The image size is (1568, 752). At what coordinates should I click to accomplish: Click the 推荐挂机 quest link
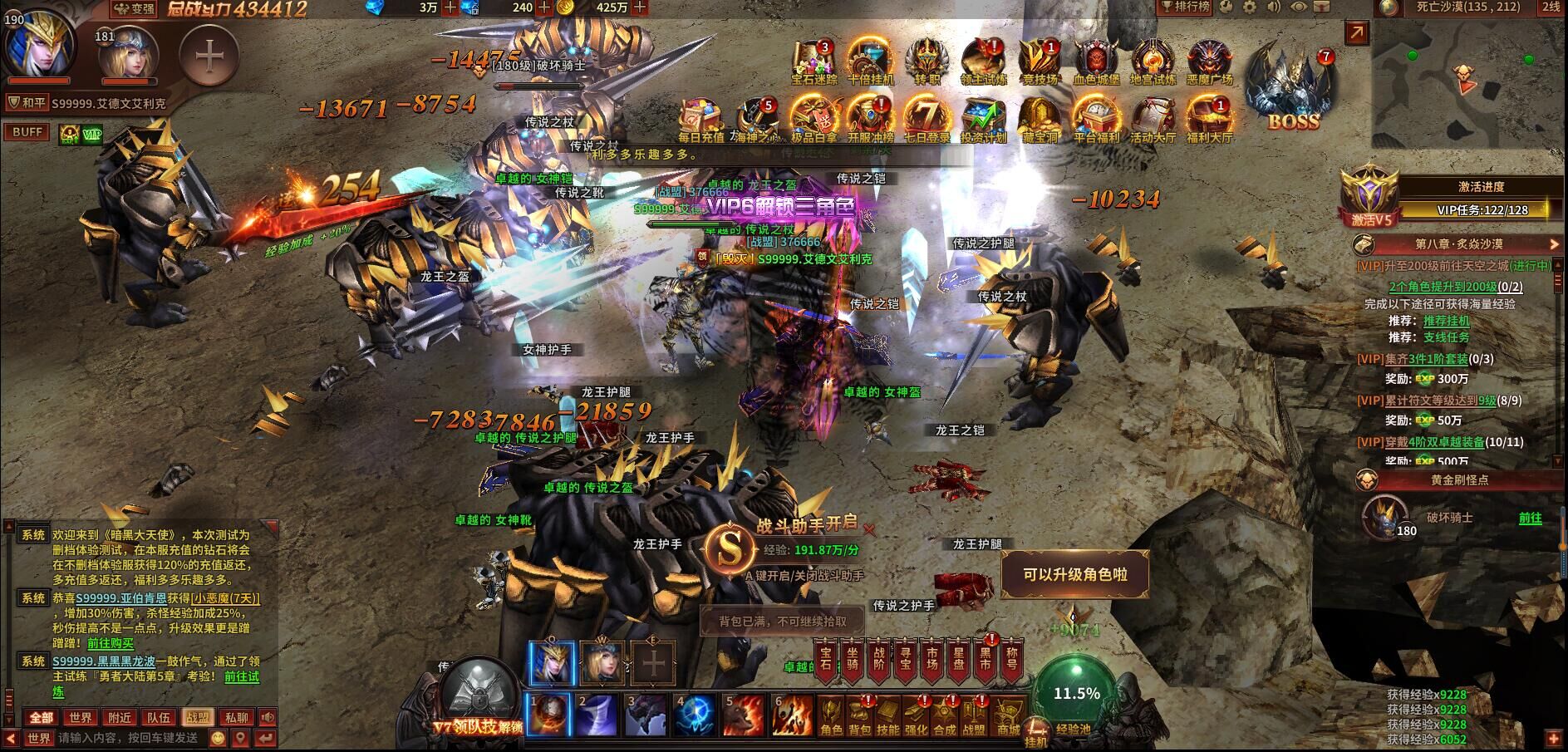1446,321
